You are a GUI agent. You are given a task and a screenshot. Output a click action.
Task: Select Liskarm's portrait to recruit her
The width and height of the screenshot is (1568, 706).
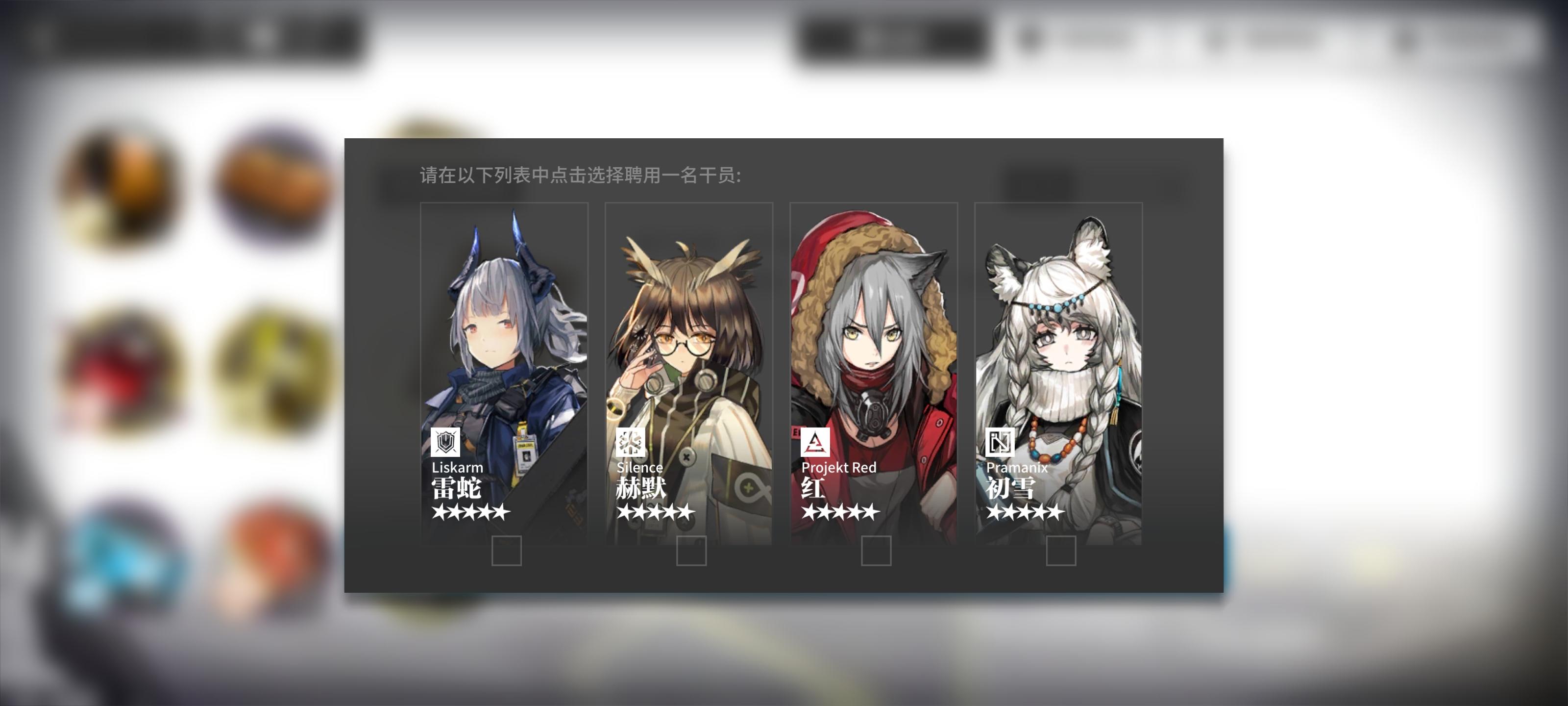tap(505, 341)
